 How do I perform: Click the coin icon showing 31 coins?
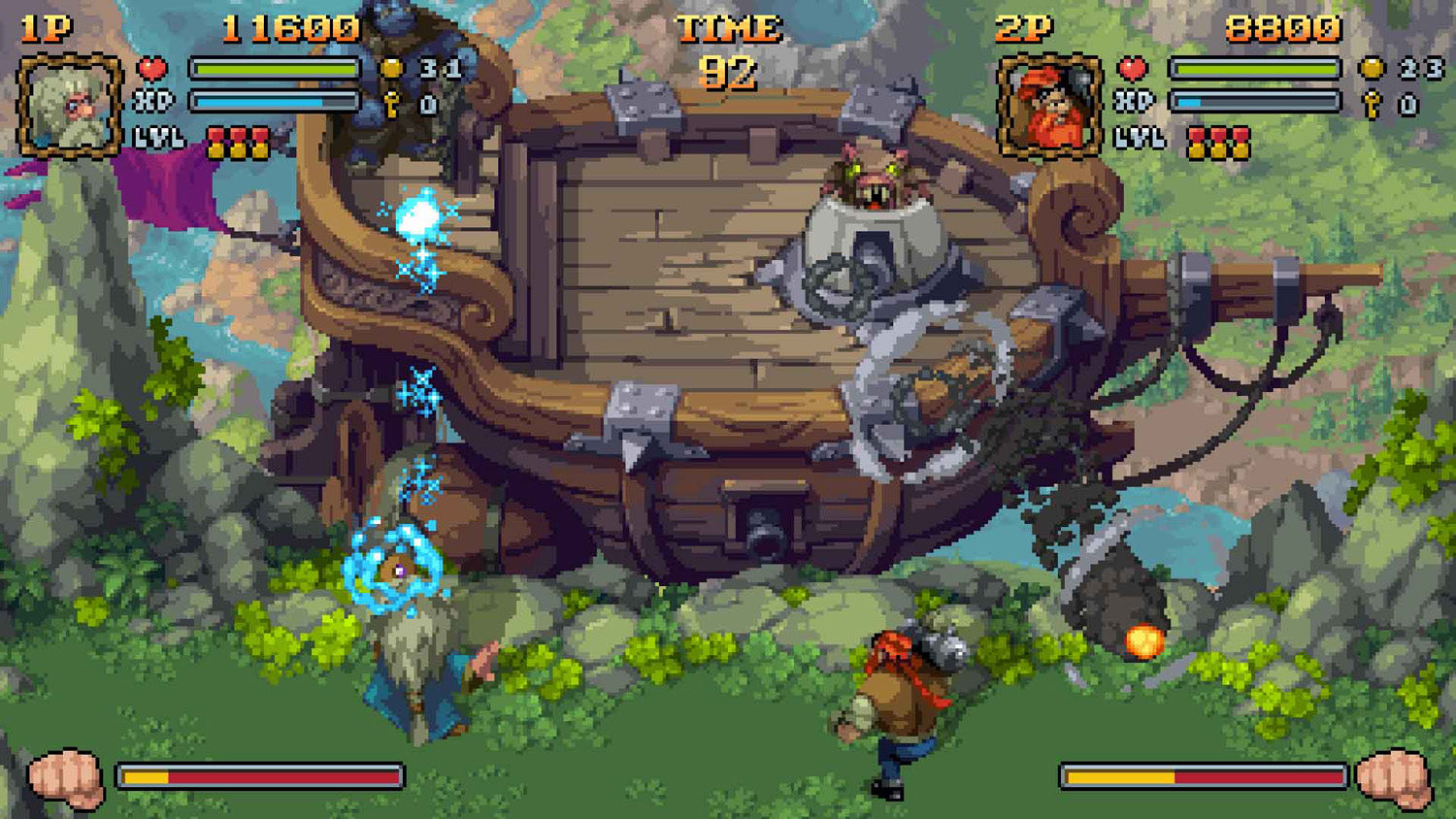click(x=391, y=68)
